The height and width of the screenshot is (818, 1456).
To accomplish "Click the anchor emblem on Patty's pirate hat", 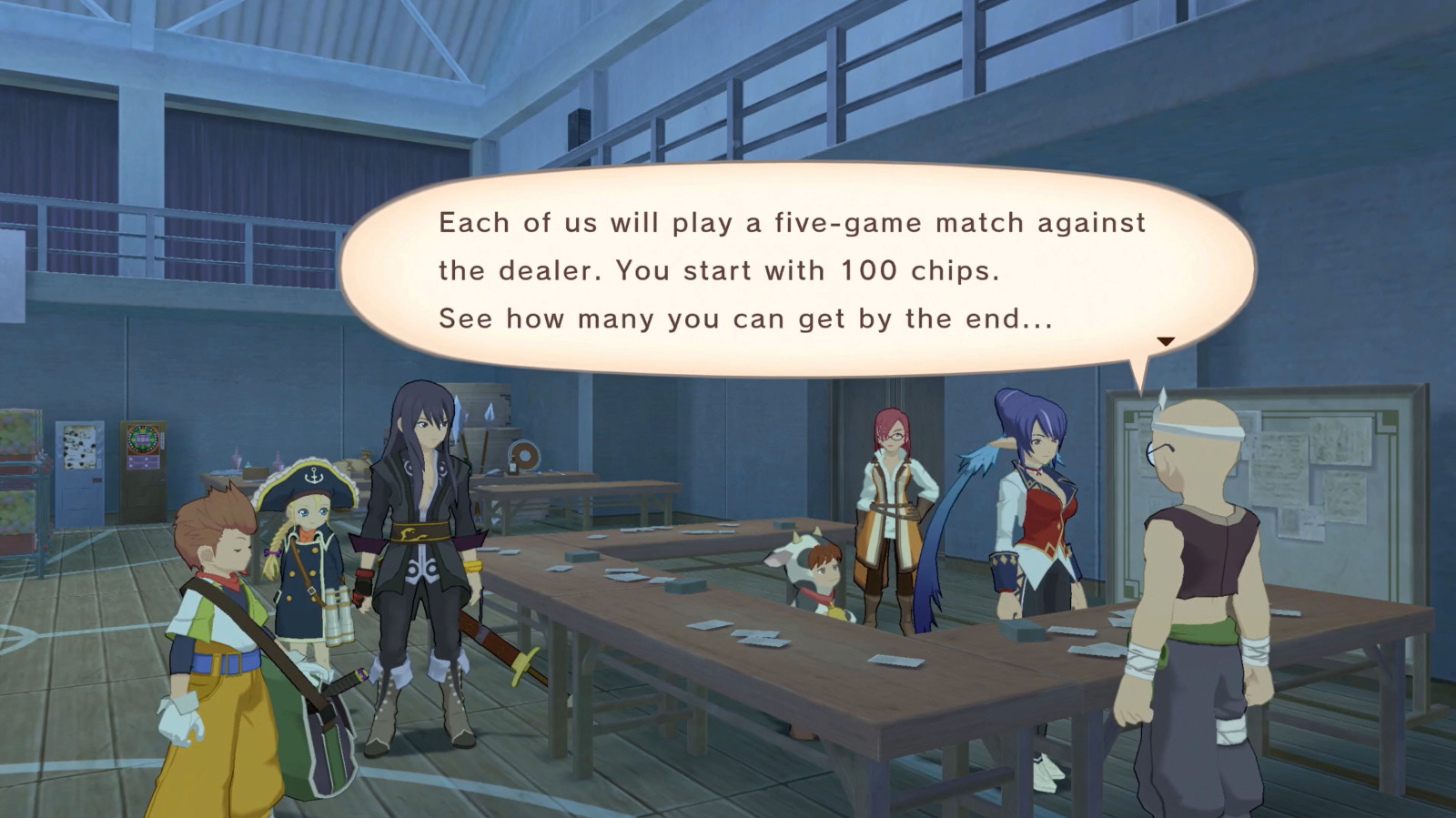I will pos(313,476).
